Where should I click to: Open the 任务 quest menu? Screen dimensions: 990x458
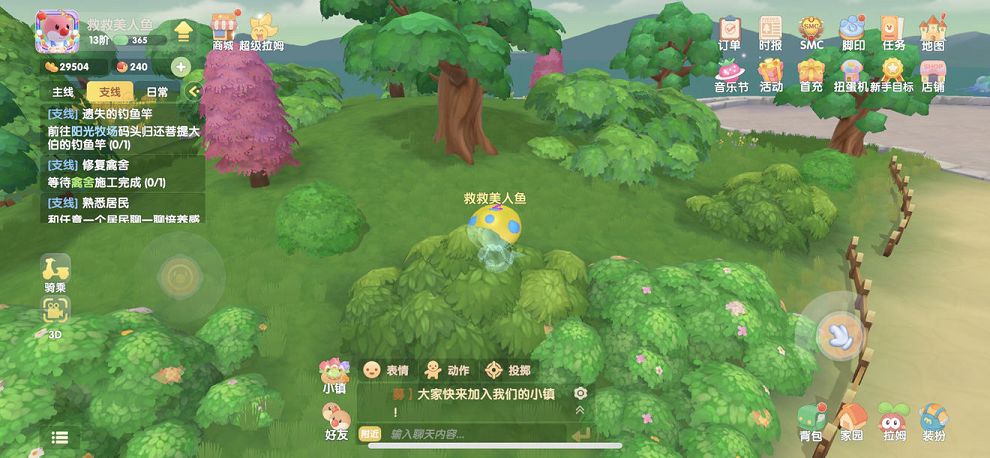893,28
